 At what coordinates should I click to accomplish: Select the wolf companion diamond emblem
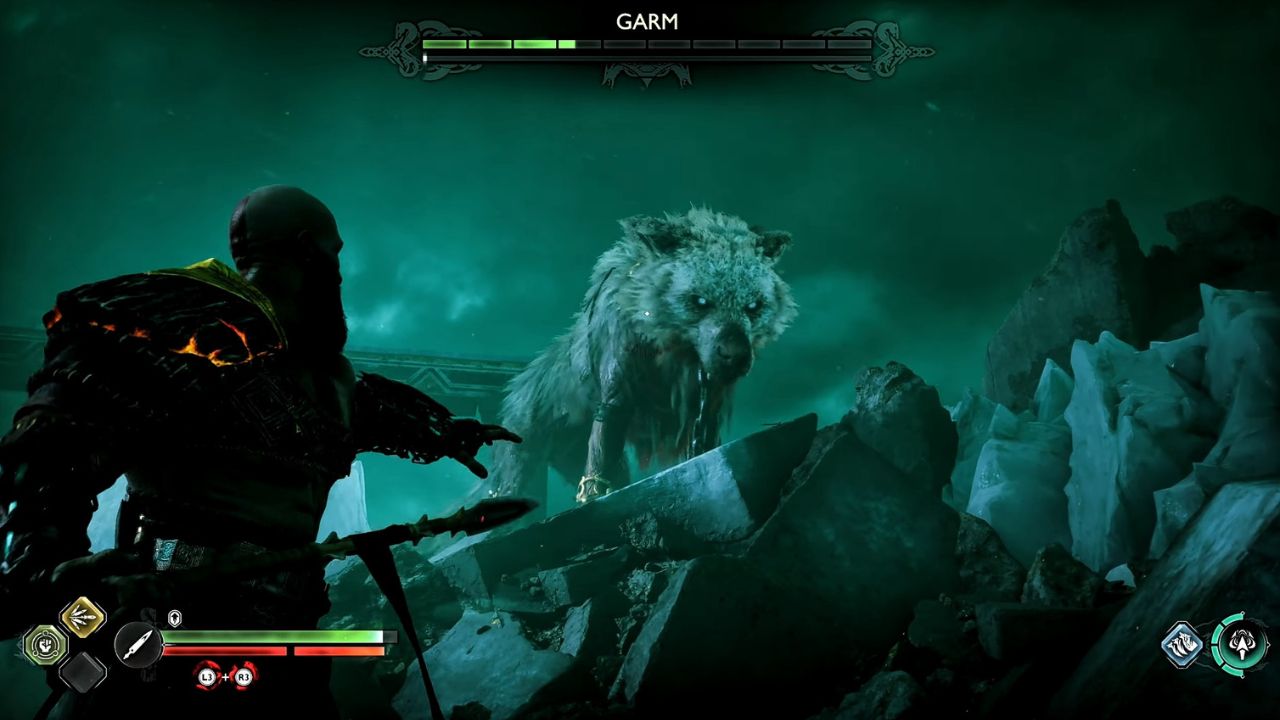(1182, 644)
